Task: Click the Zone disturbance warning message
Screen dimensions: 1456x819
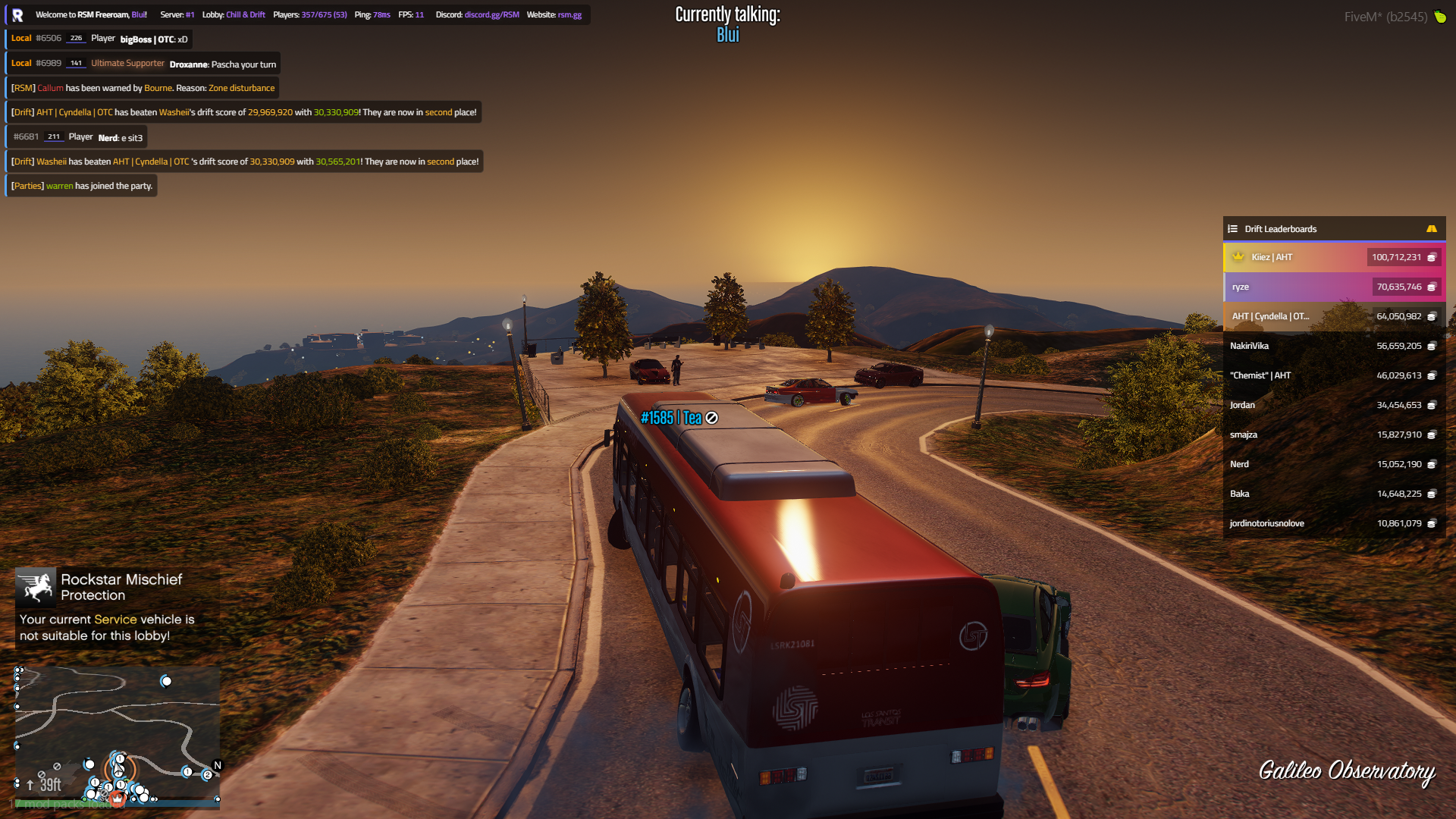Action: (143, 88)
